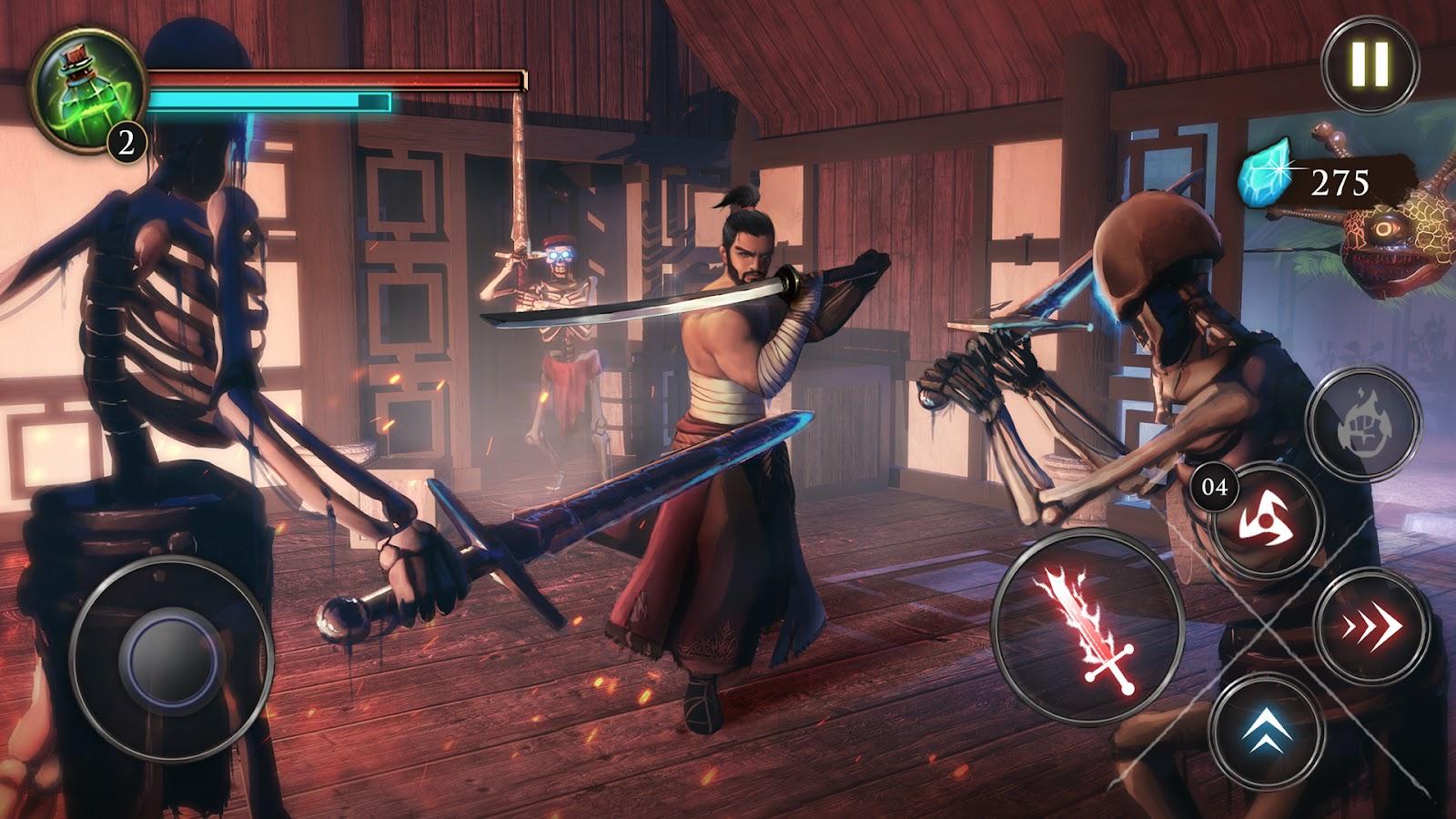Pause the game
The height and width of the screenshot is (819, 1456).
pos(1370,64)
